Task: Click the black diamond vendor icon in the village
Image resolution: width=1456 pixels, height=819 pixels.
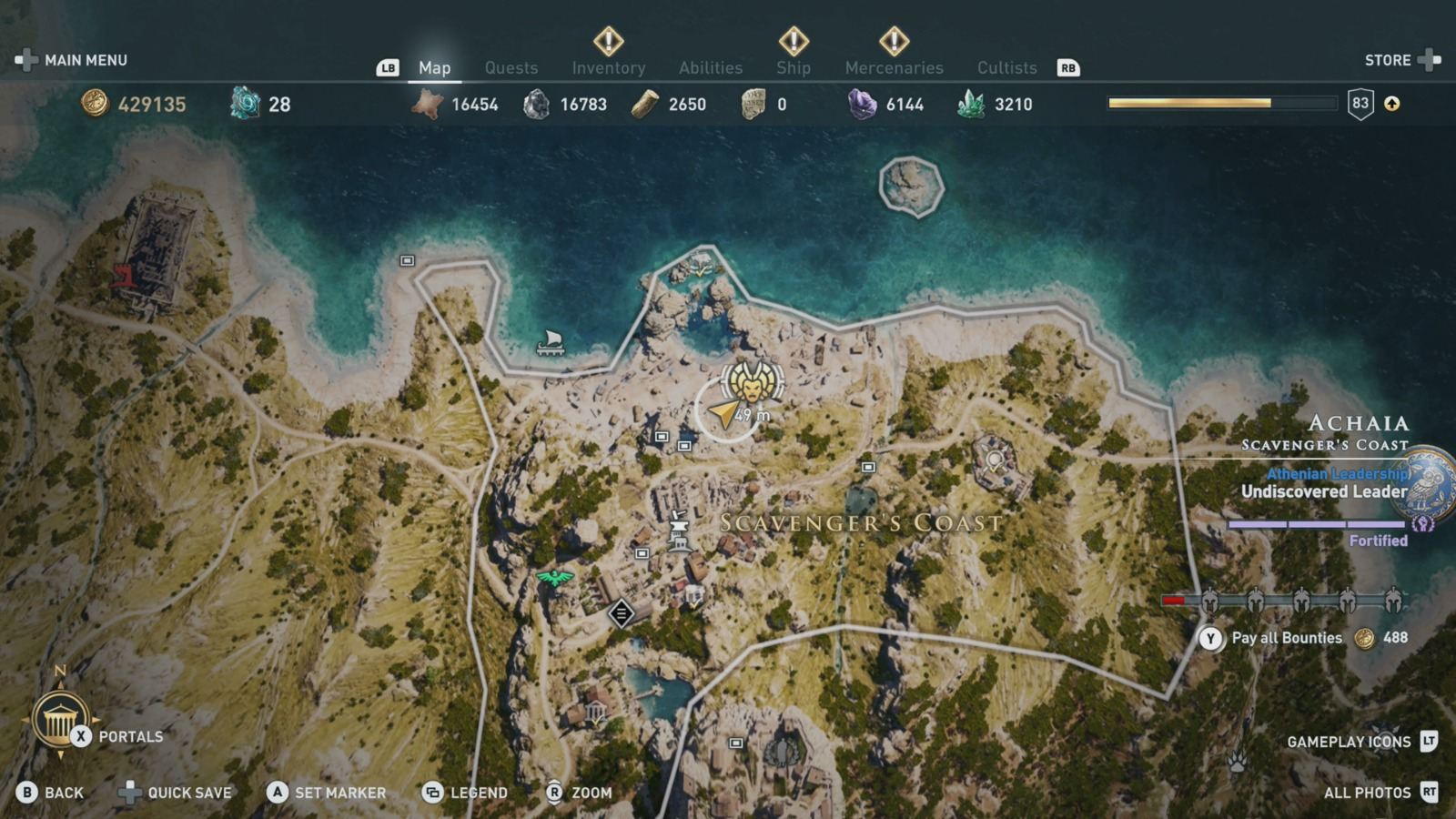Action: [x=622, y=612]
